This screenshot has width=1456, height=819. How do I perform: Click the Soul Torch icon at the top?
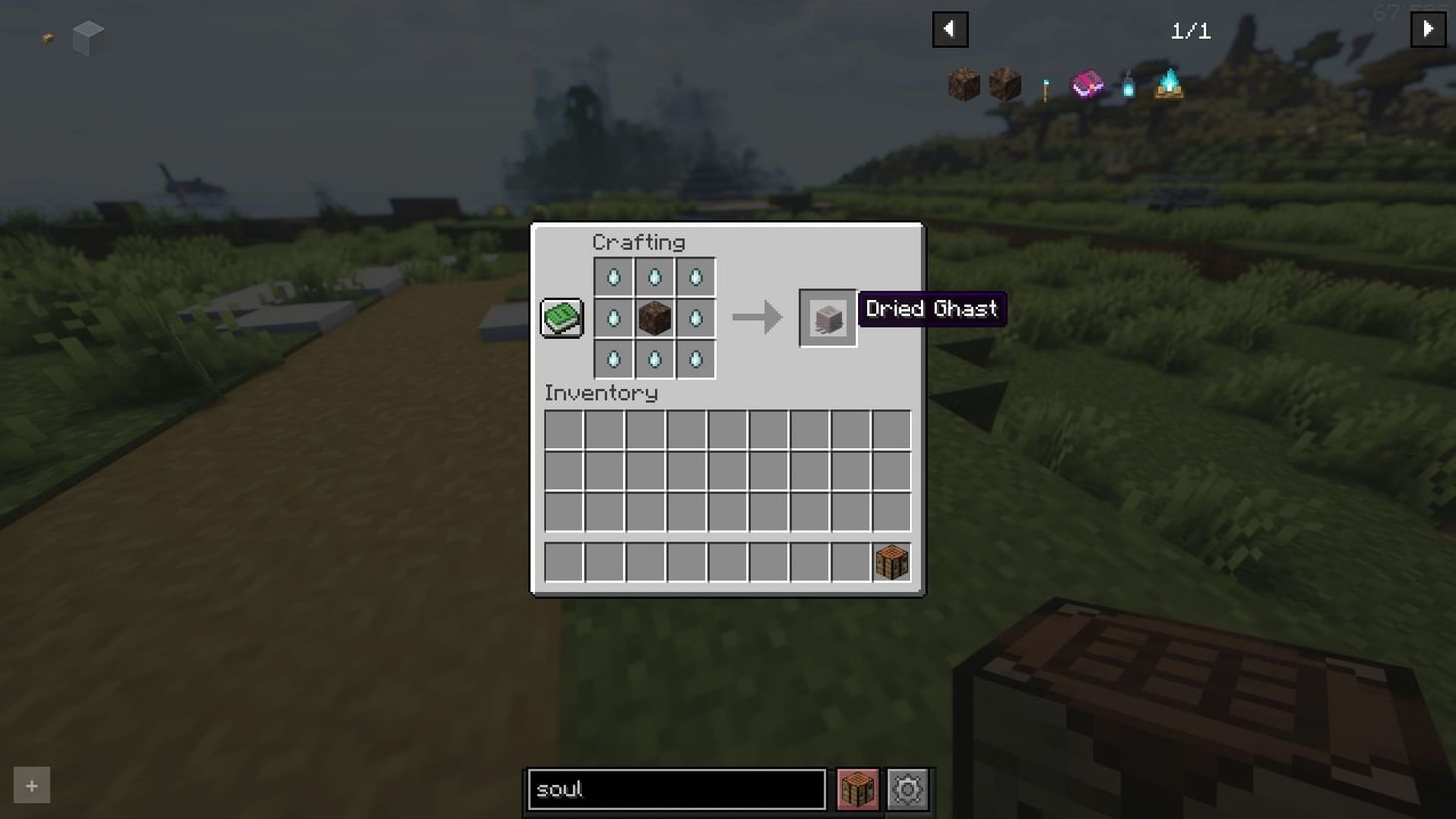(x=1045, y=85)
